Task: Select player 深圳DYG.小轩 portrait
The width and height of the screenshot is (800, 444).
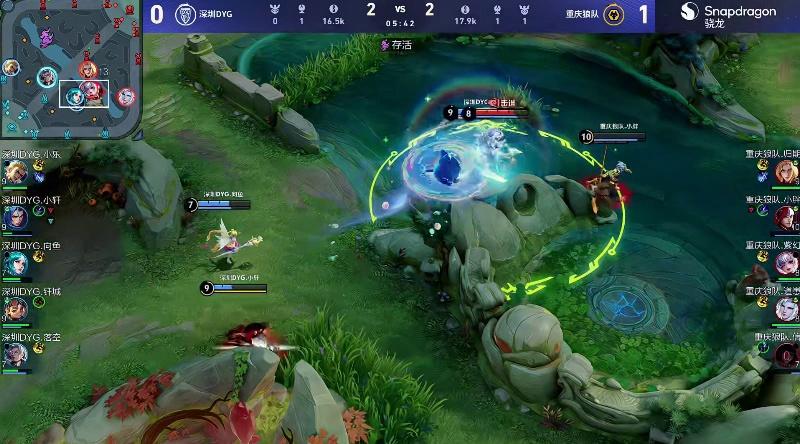Action: coord(14,217)
